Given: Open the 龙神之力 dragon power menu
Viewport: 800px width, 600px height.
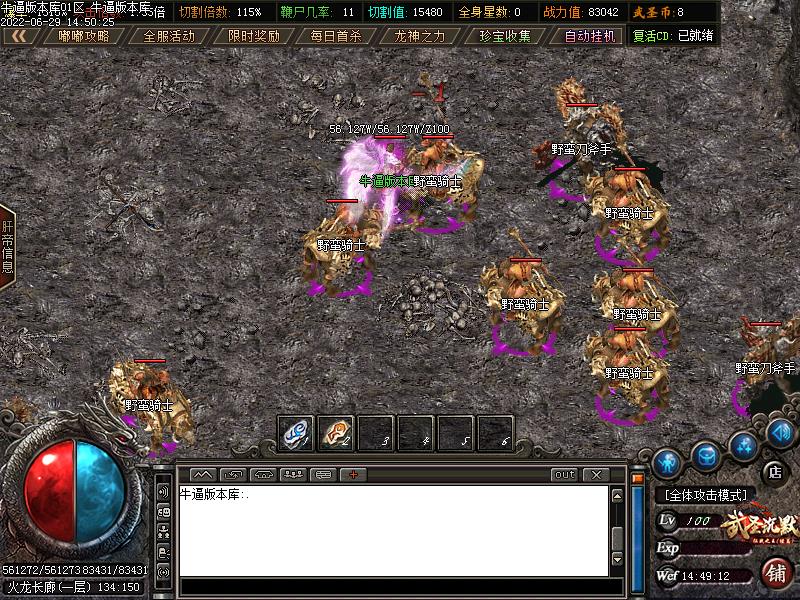Looking at the screenshot, I should pyautogui.click(x=420, y=36).
